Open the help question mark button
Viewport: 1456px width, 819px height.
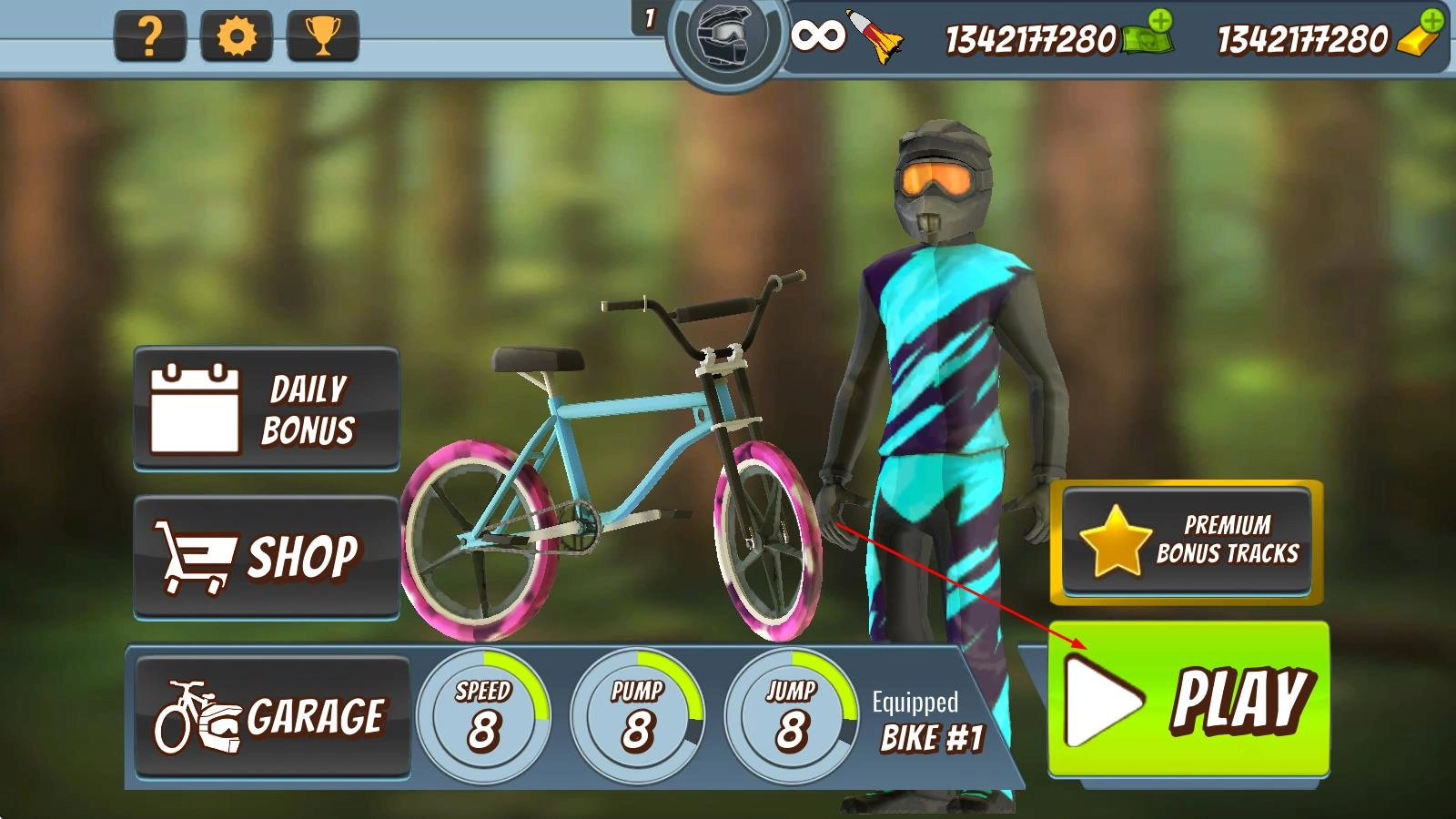click(150, 37)
